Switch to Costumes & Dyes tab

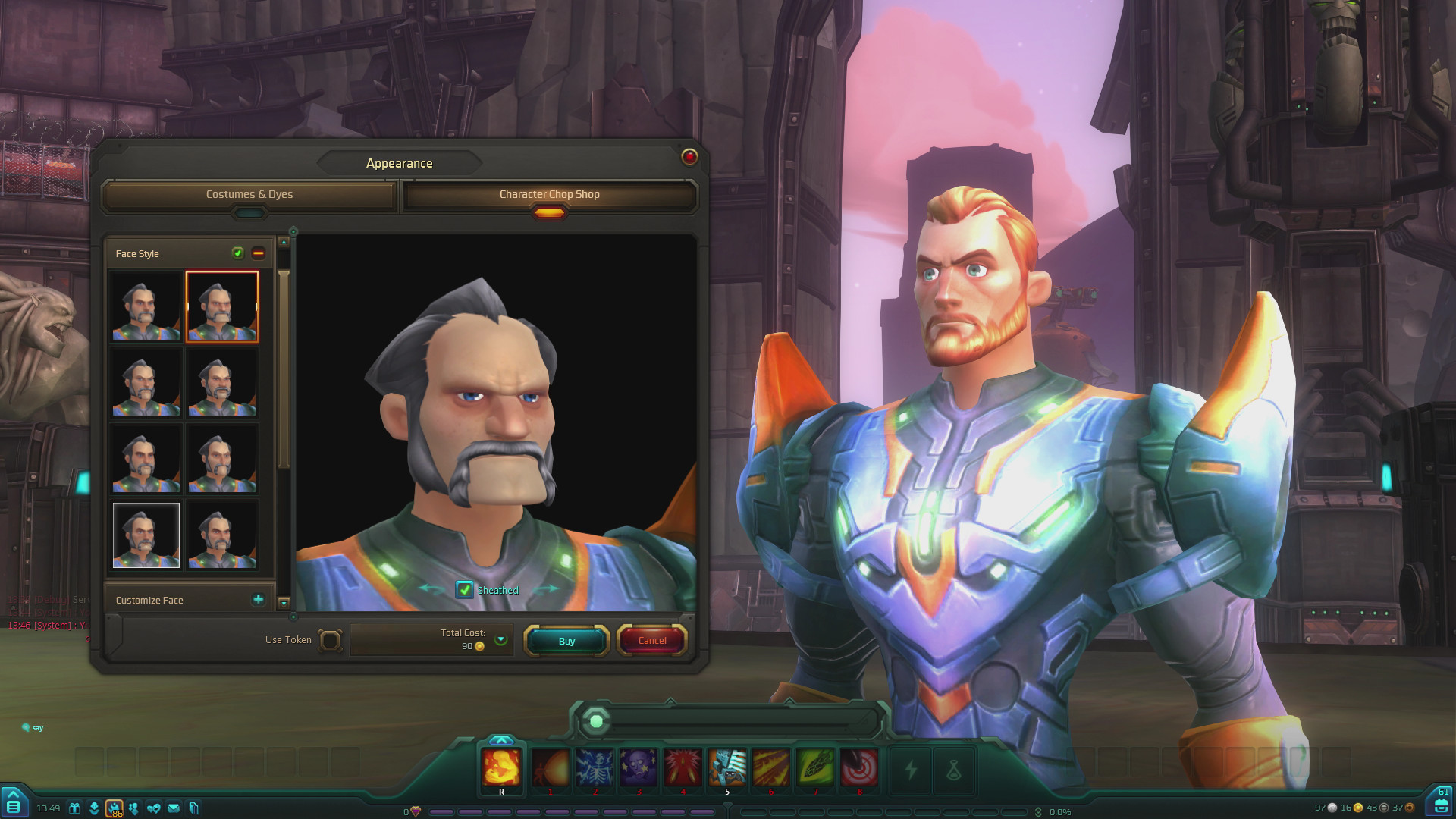click(249, 195)
